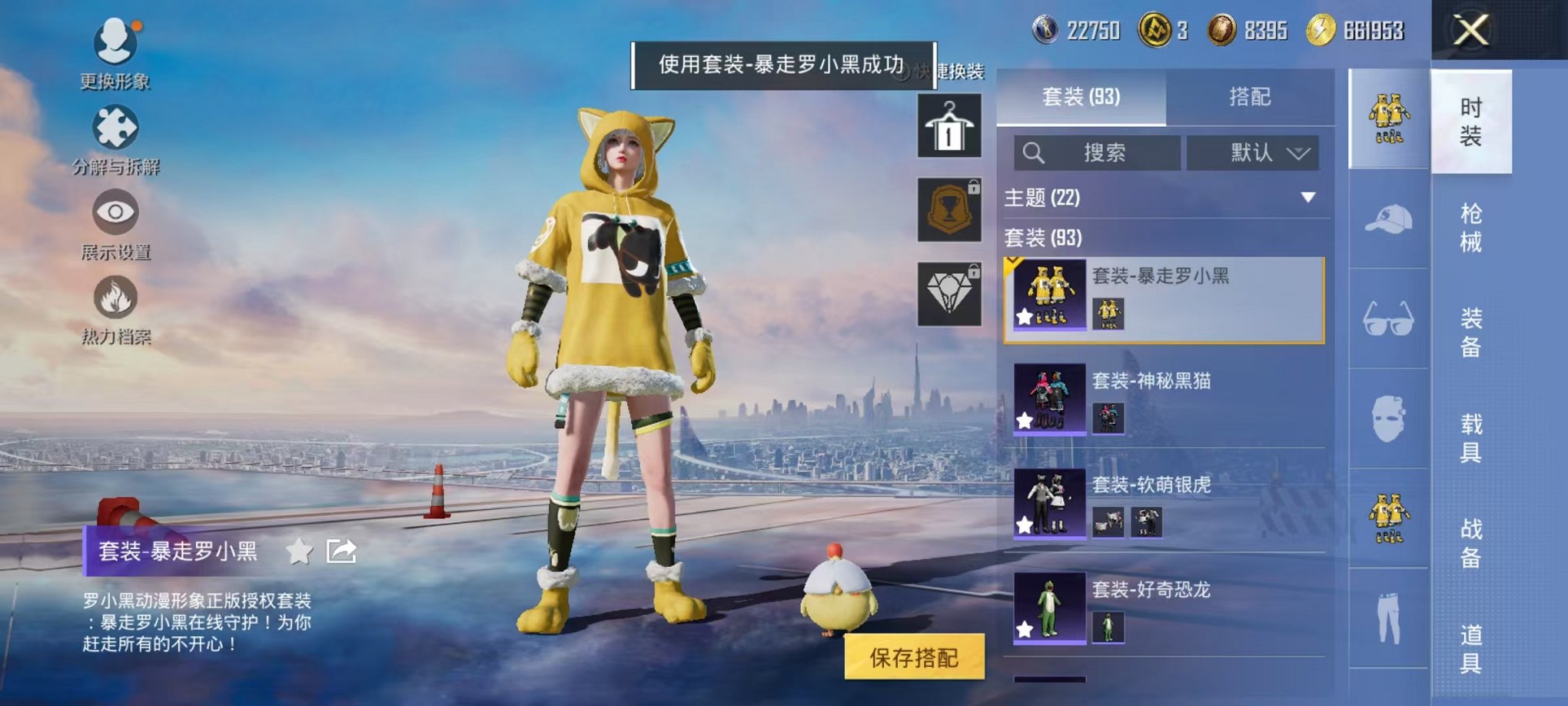Click the hanger outfit preview icon
Screen dimensions: 1568x706
951,126
